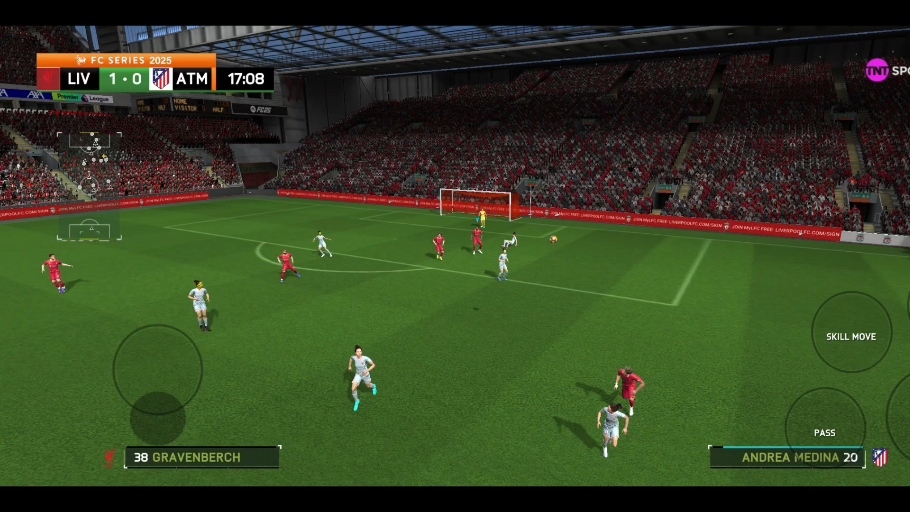910x512 pixels.
Task: Tap the pitch radar minimap
Action: click(89, 186)
